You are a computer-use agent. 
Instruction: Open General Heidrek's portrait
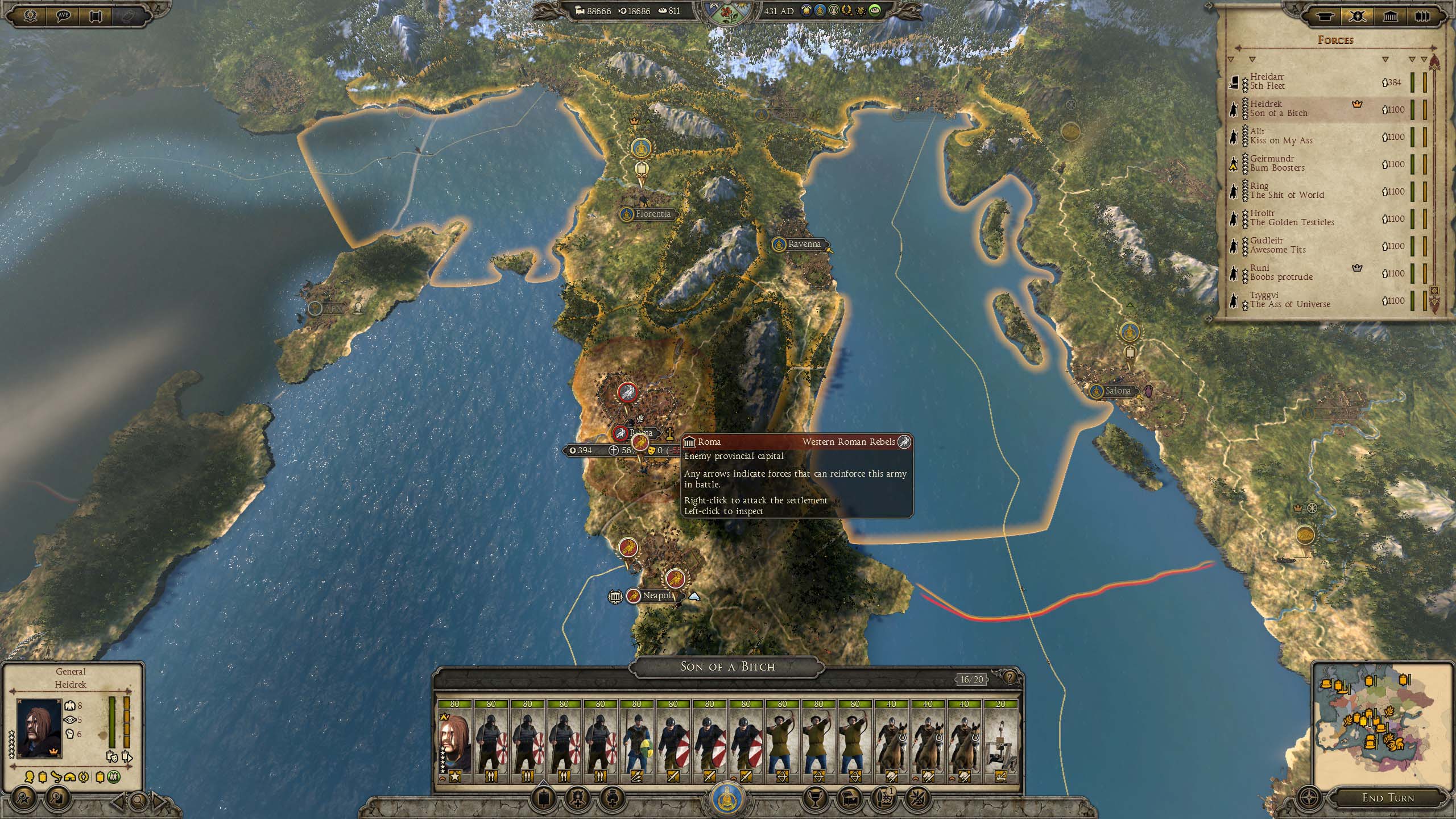click(x=39, y=729)
